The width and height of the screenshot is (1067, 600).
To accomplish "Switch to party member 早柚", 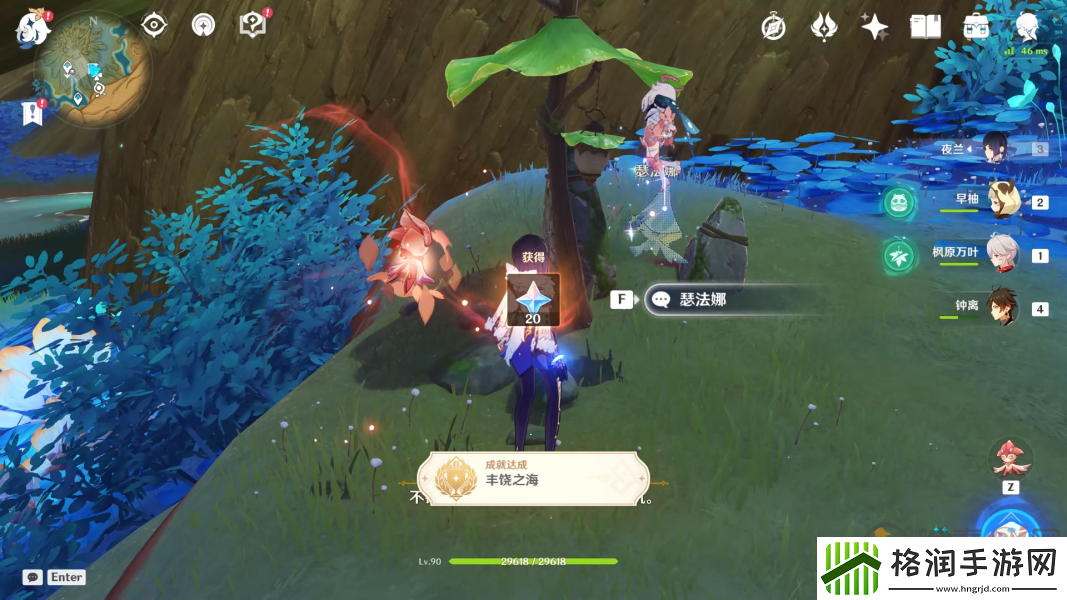I will point(1001,200).
